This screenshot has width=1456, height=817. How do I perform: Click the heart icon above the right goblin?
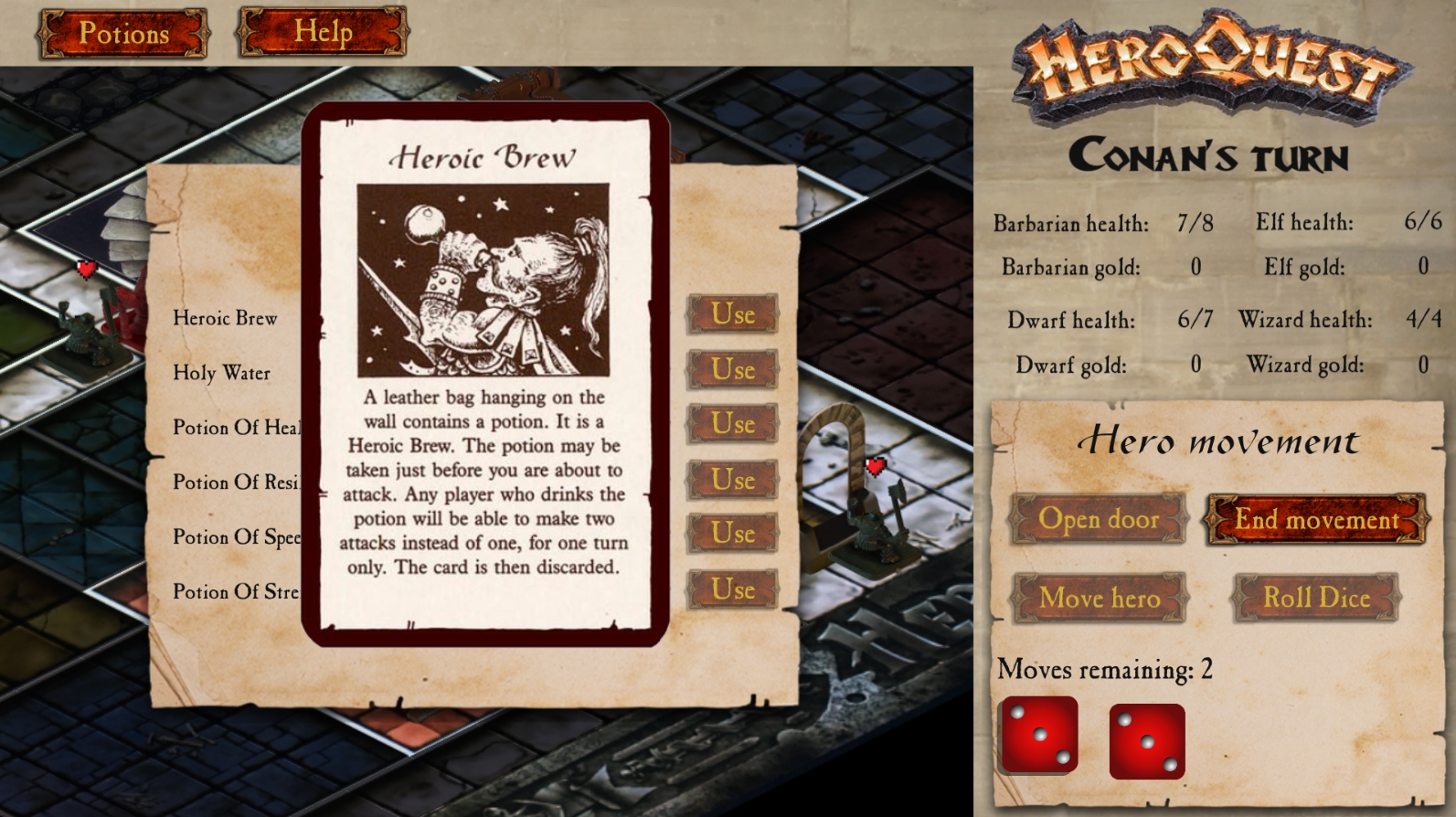(874, 466)
